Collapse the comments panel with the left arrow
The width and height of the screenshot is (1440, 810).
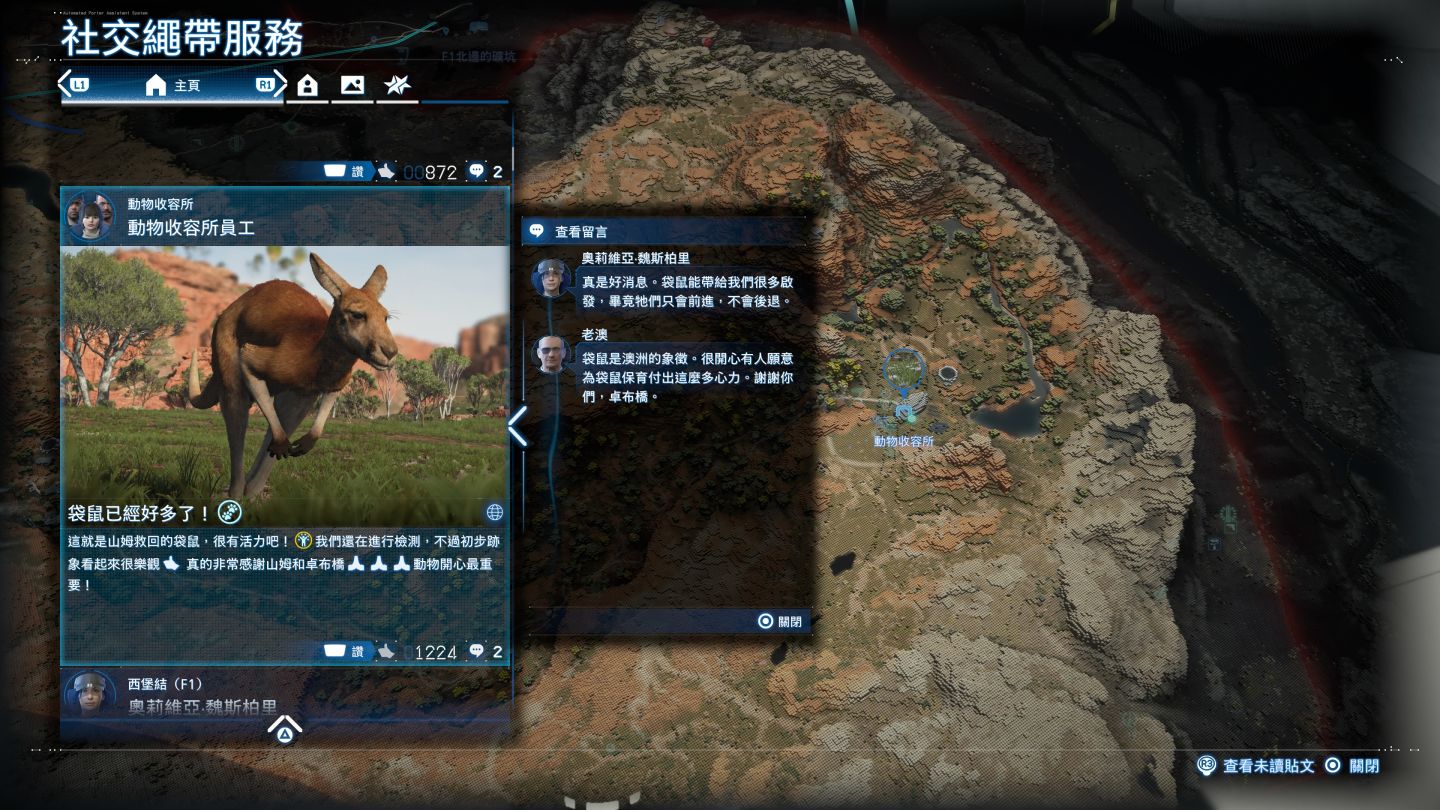pos(517,427)
